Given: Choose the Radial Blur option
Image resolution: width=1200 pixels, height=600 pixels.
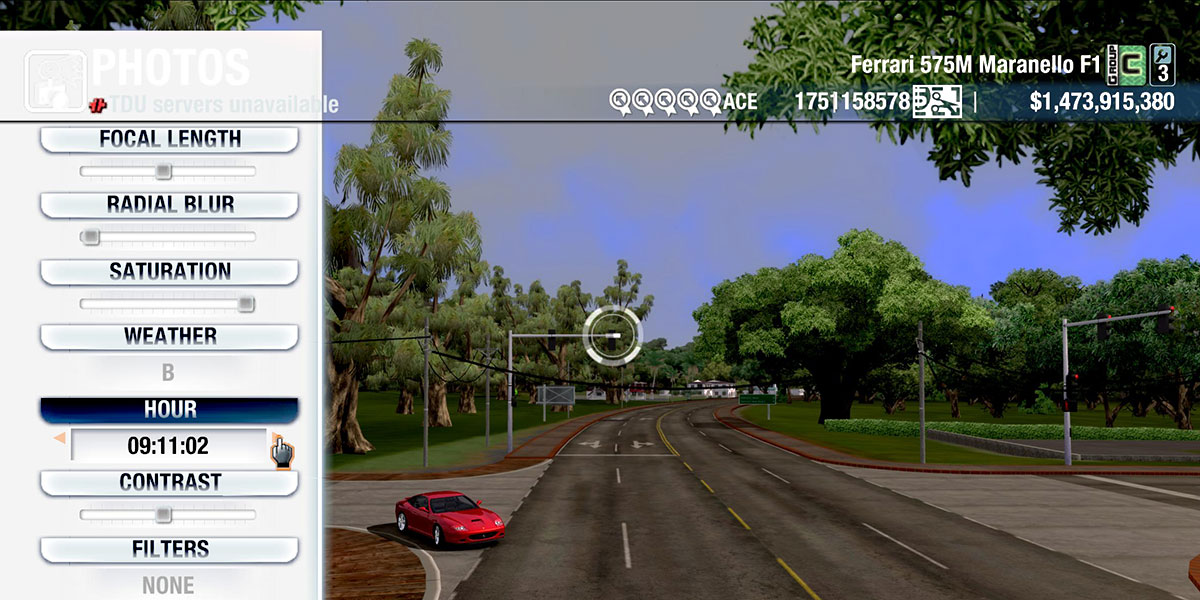Looking at the screenshot, I should tap(169, 205).
